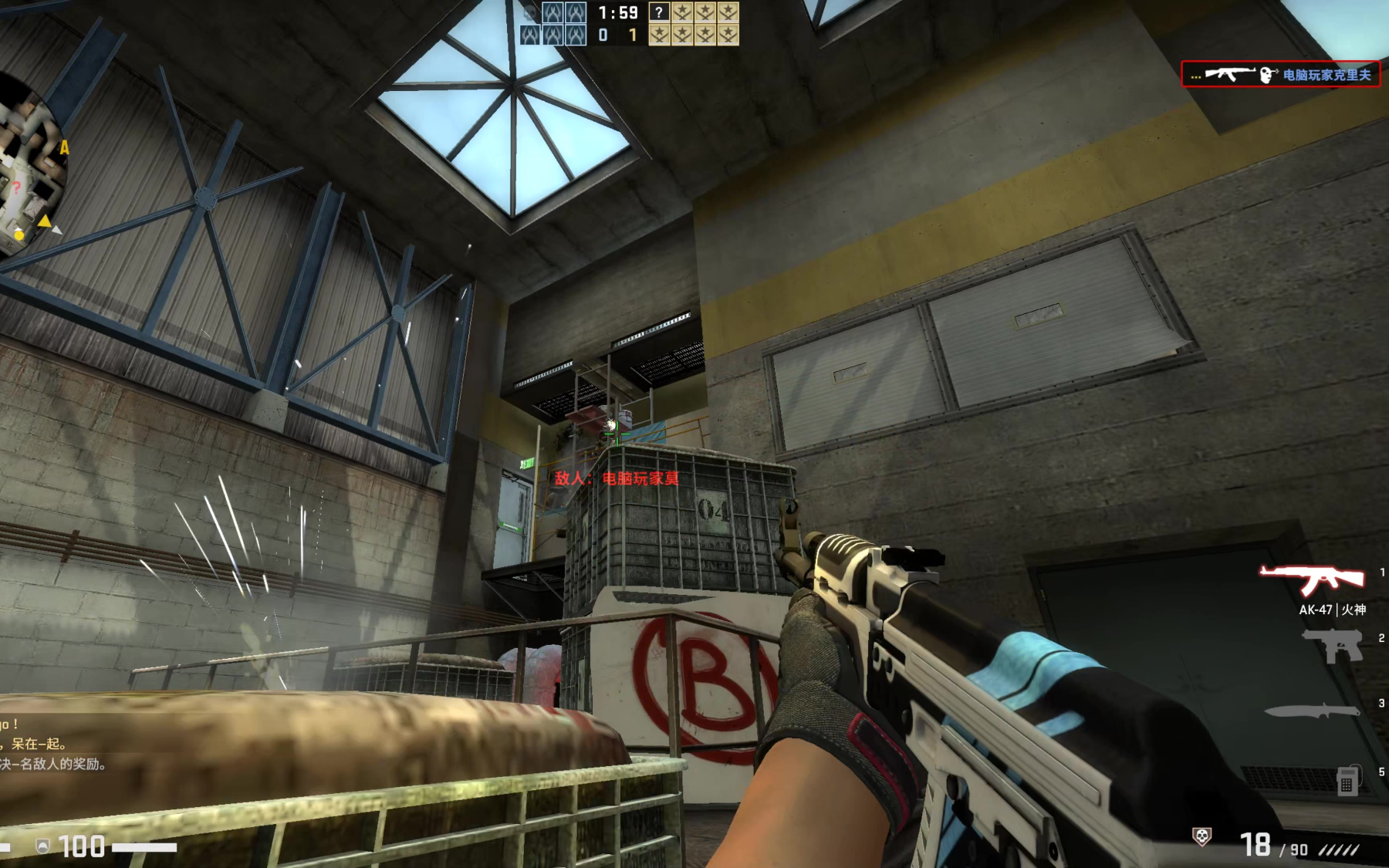Click the kill feed entry for 电脑玩家克里夫
This screenshot has width=1389, height=868.
coord(1281,75)
